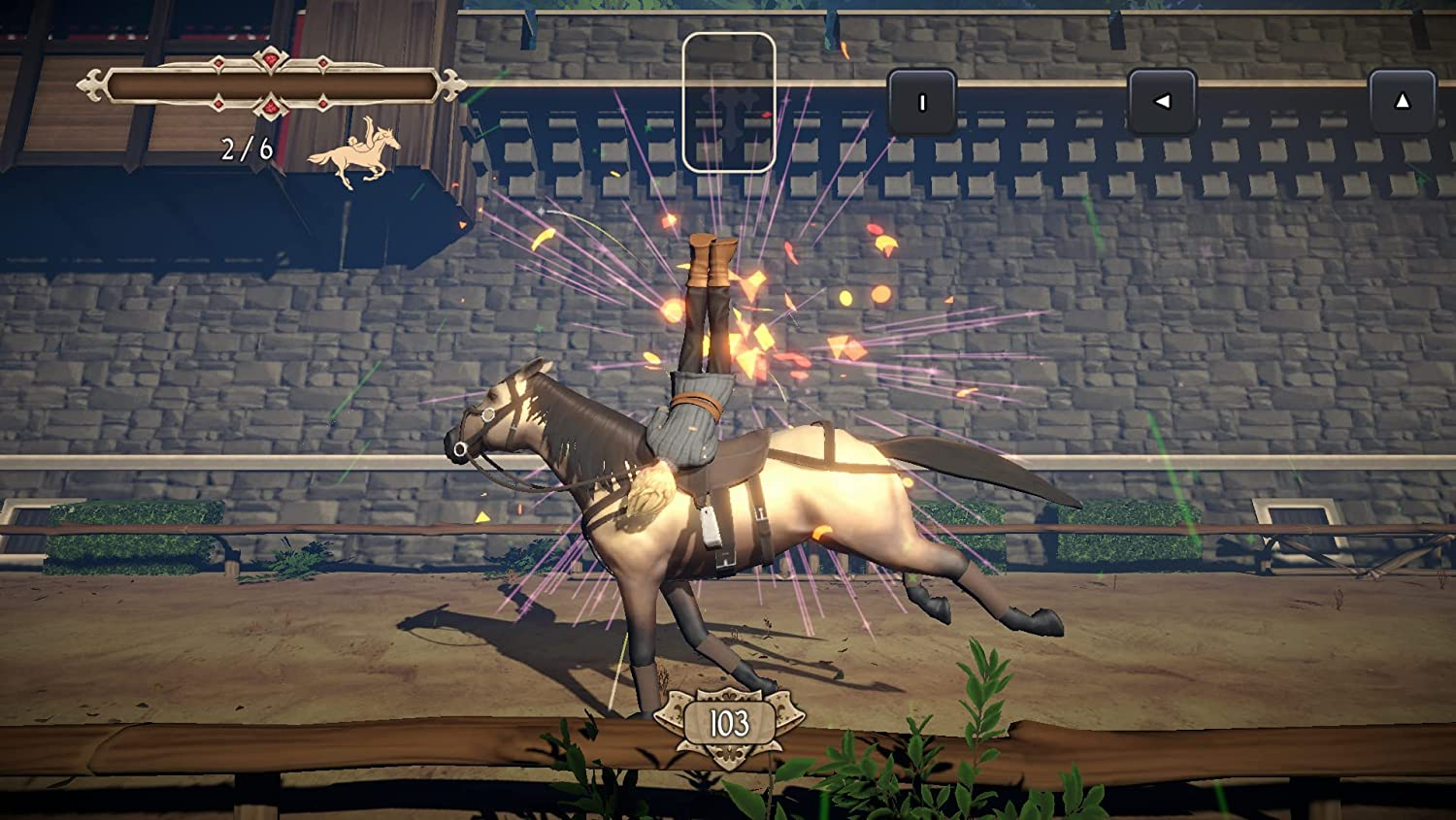Click the small red marker inside the card outline

pyautogui.click(x=767, y=115)
